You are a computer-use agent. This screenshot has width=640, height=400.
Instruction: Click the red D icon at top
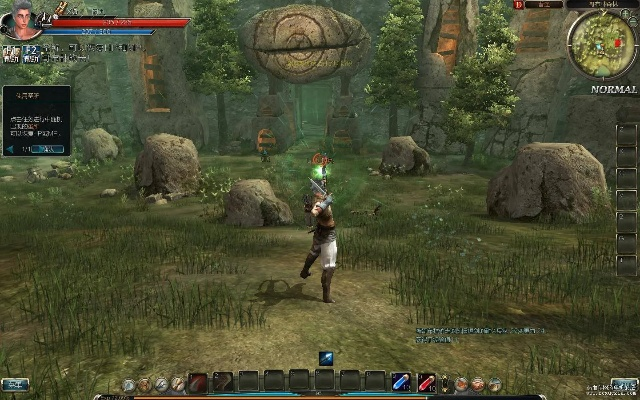[519, 5]
